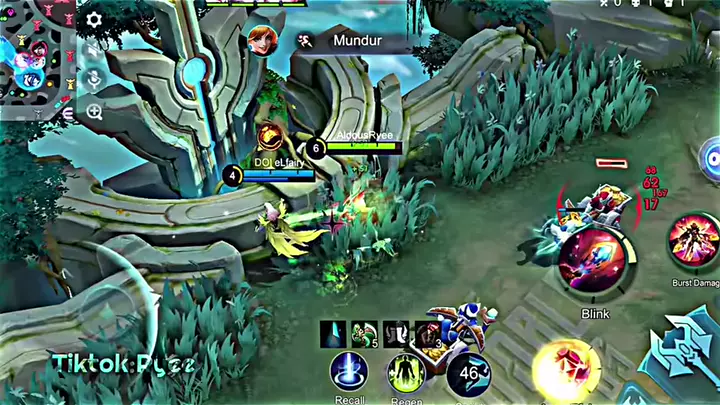
Task: Click the magnifier zoom icon beside minimap
Action: 94,111
